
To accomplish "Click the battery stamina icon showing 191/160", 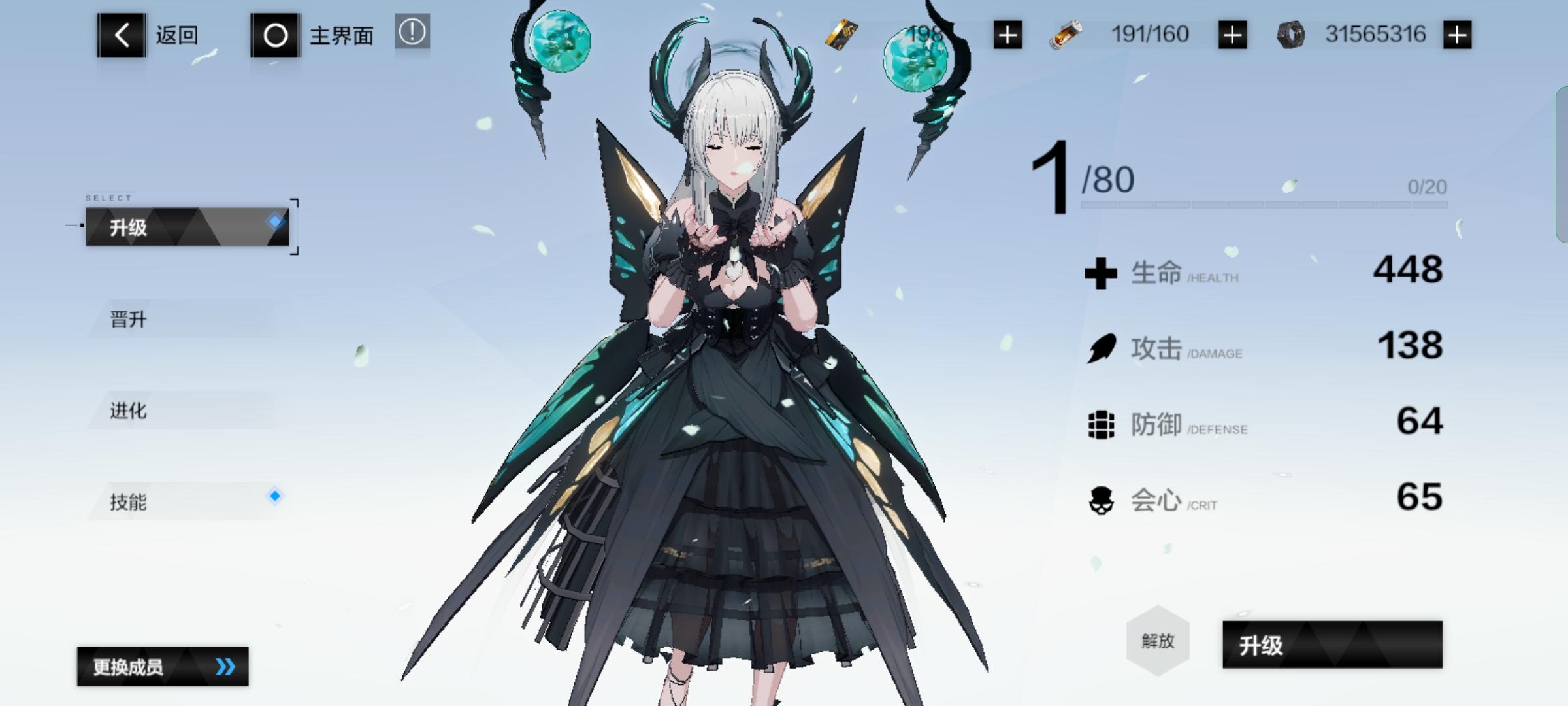I will click(x=1065, y=34).
